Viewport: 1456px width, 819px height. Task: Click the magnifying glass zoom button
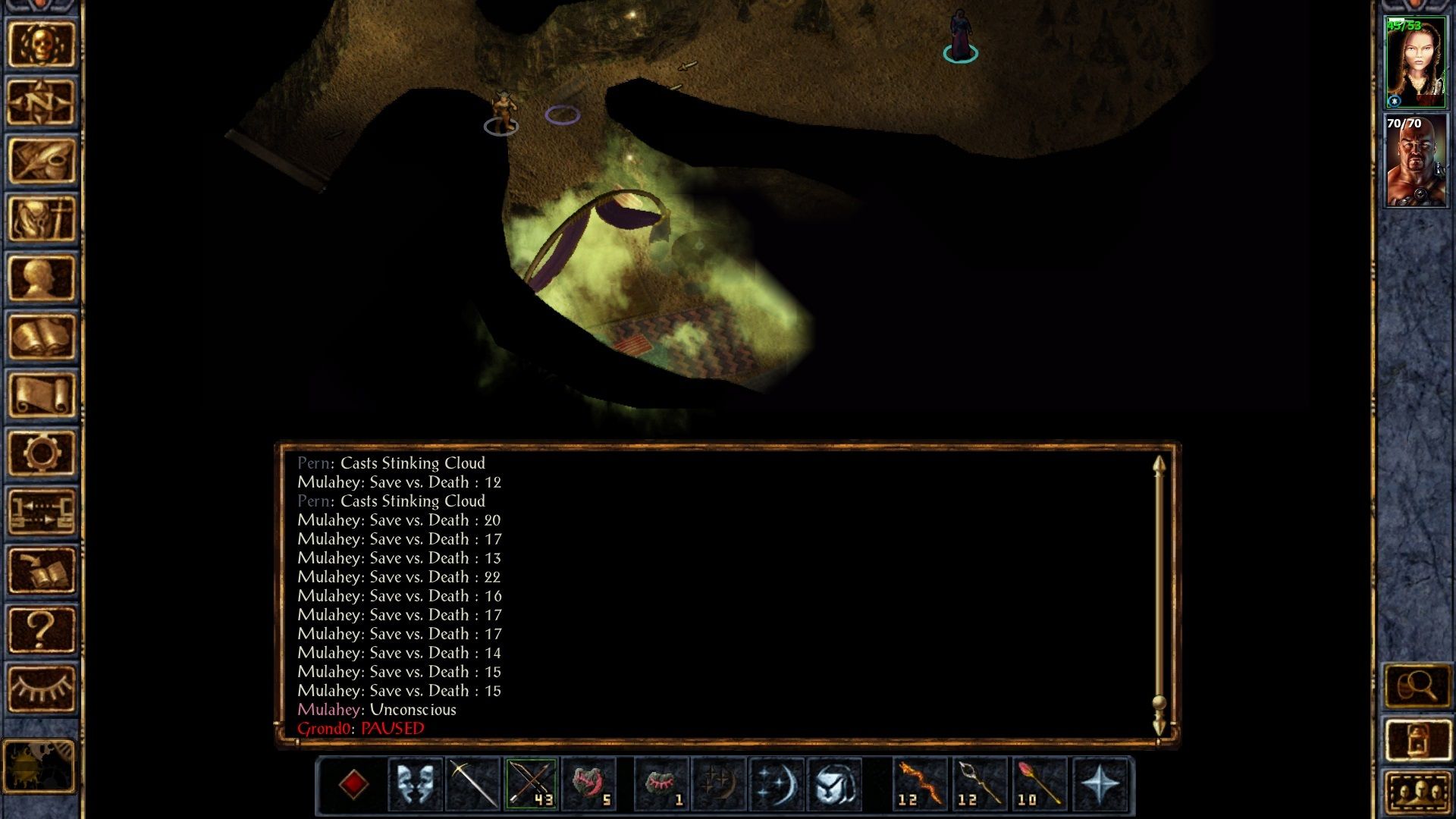pos(1417,687)
